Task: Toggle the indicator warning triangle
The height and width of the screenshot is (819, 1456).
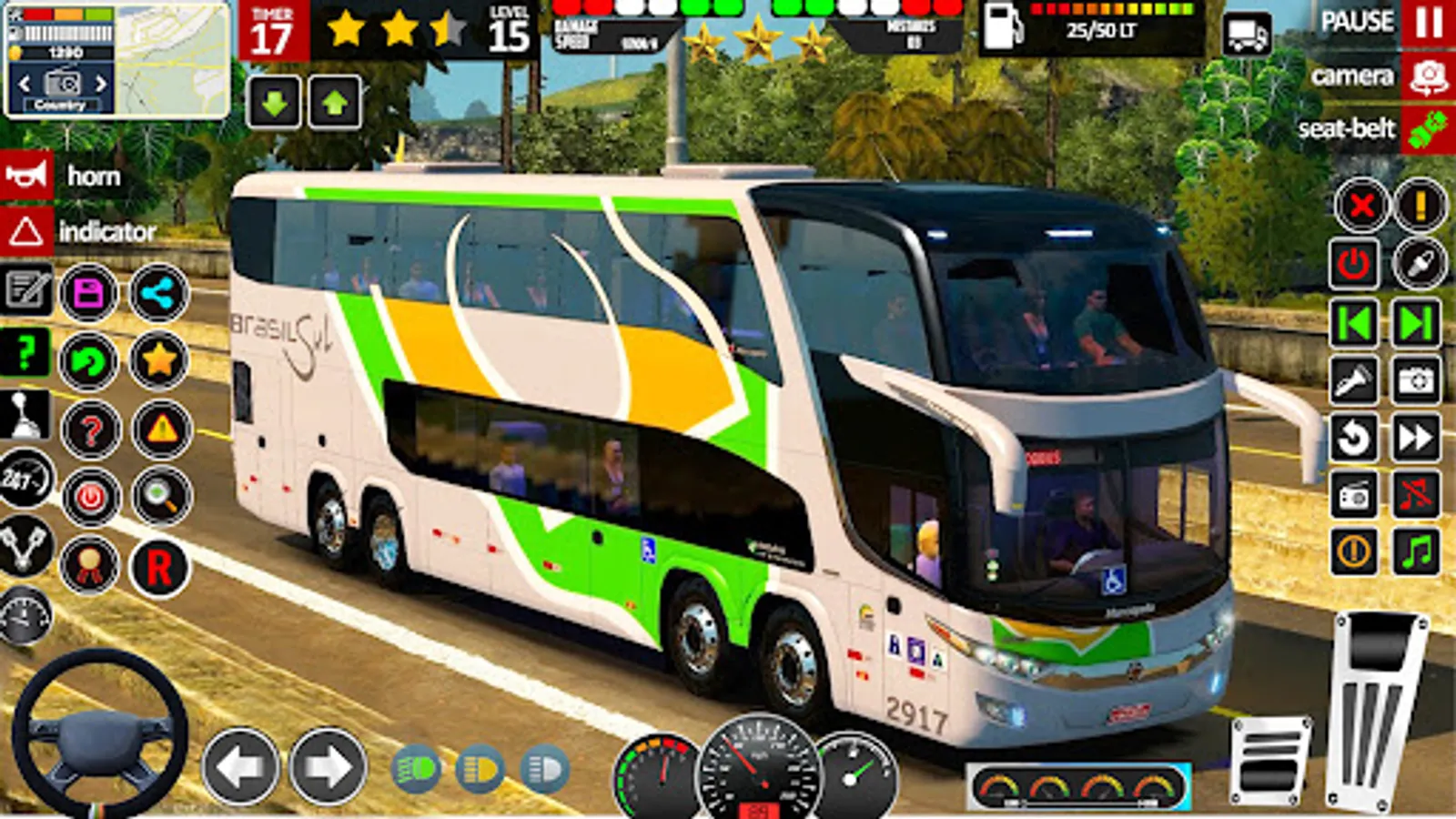Action: coord(25,232)
